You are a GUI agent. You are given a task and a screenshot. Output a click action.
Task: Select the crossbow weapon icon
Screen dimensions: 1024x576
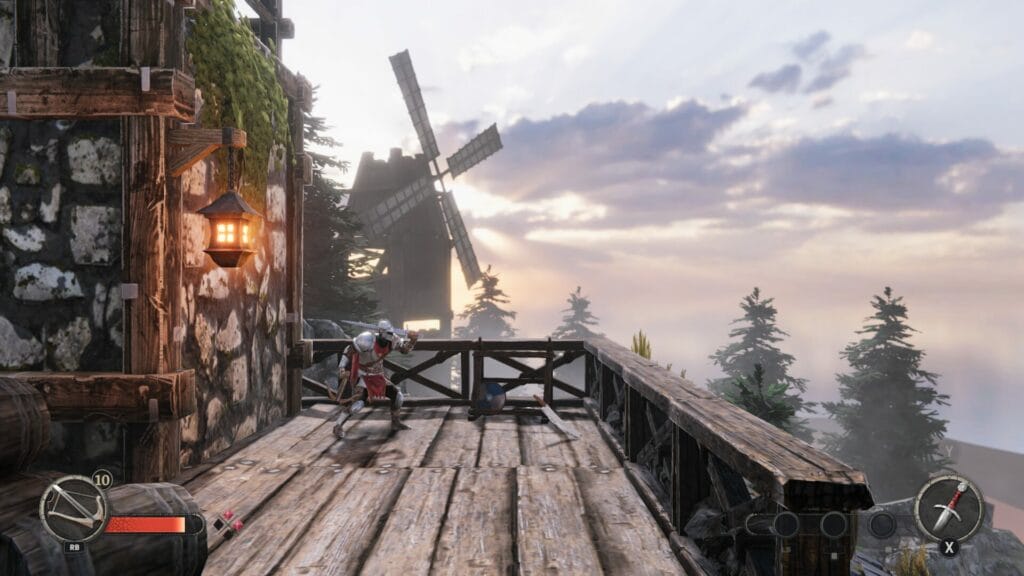72,509
